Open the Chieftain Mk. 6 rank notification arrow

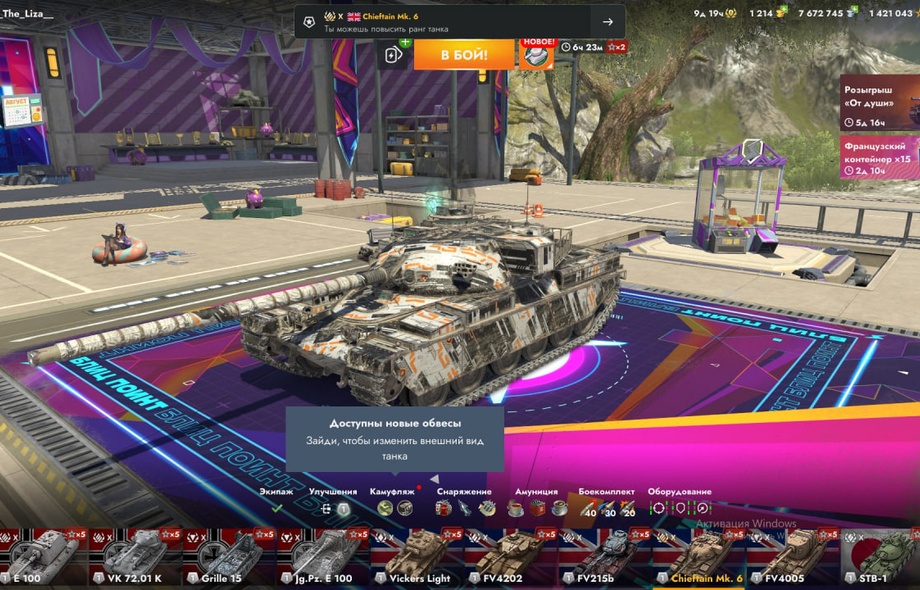point(607,22)
